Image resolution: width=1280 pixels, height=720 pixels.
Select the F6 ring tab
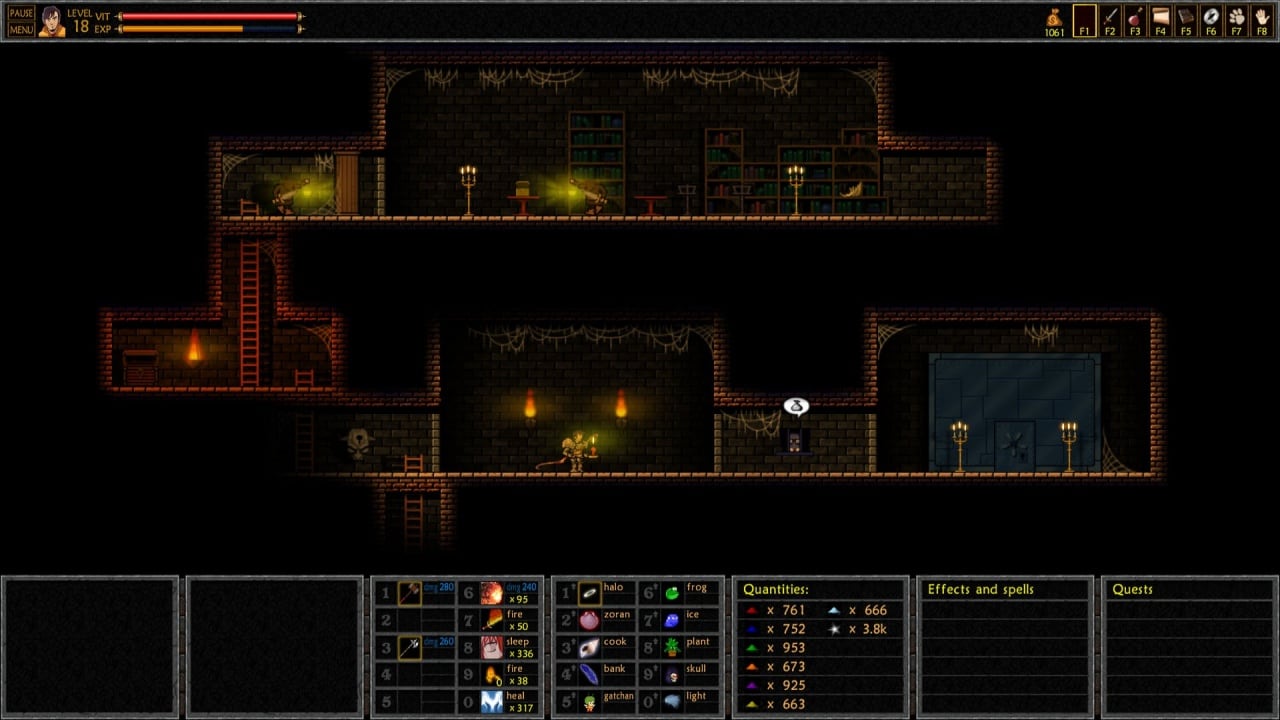point(1211,20)
